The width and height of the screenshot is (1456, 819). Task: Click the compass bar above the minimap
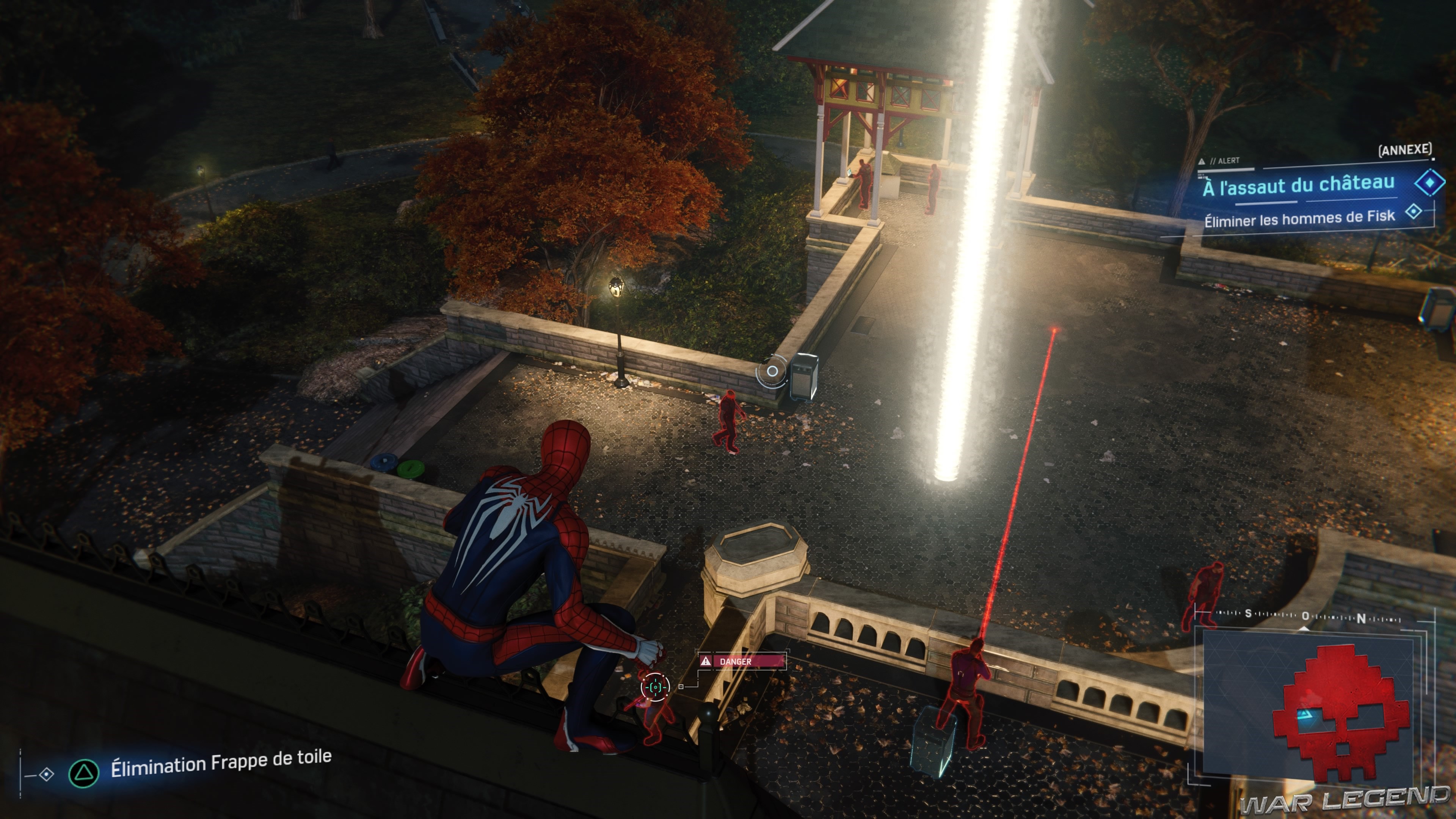(x=1305, y=615)
